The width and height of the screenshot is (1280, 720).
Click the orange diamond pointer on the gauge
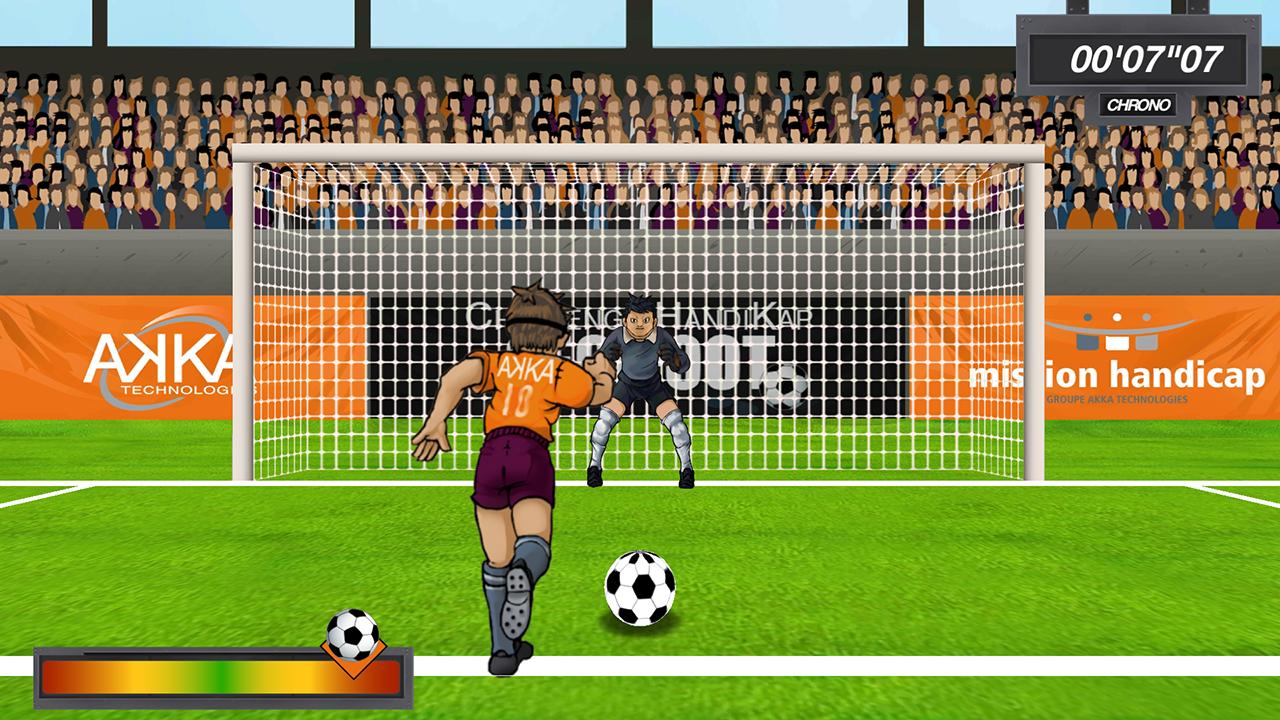point(352,660)
